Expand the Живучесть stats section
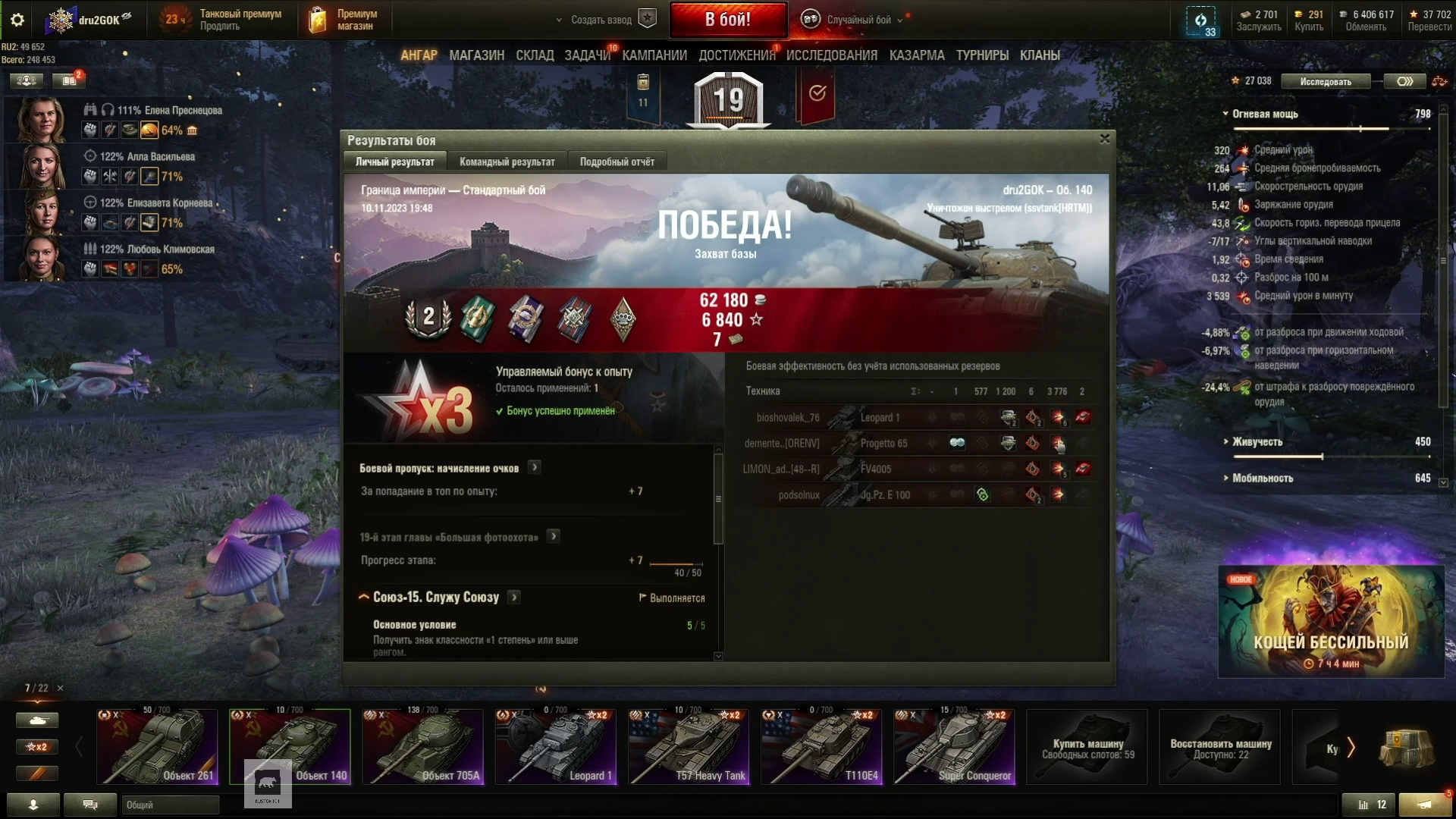This screenshot has height=819, width=1456. [1257, 441]
